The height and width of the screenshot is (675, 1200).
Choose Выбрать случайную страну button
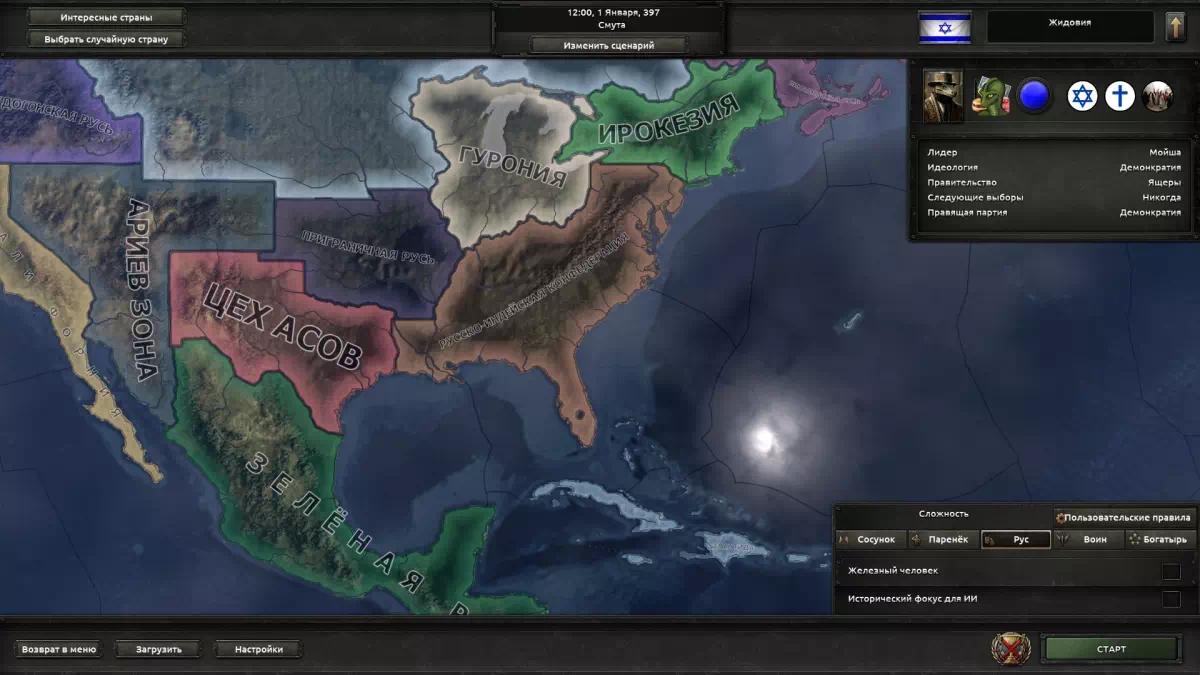coord(106,39)
